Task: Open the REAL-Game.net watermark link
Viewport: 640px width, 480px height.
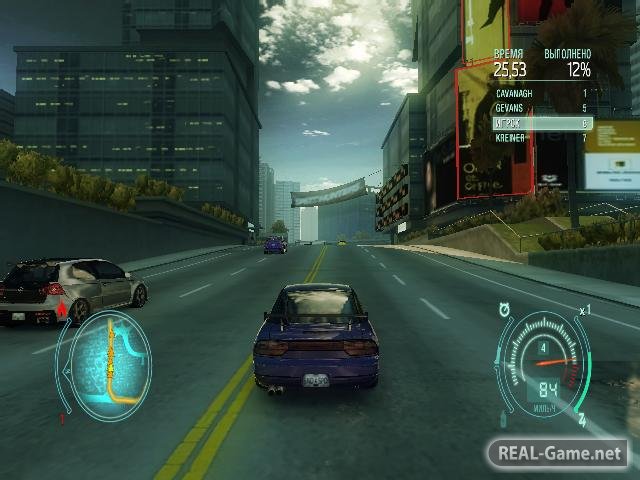Action: click(x=557, y=453)
